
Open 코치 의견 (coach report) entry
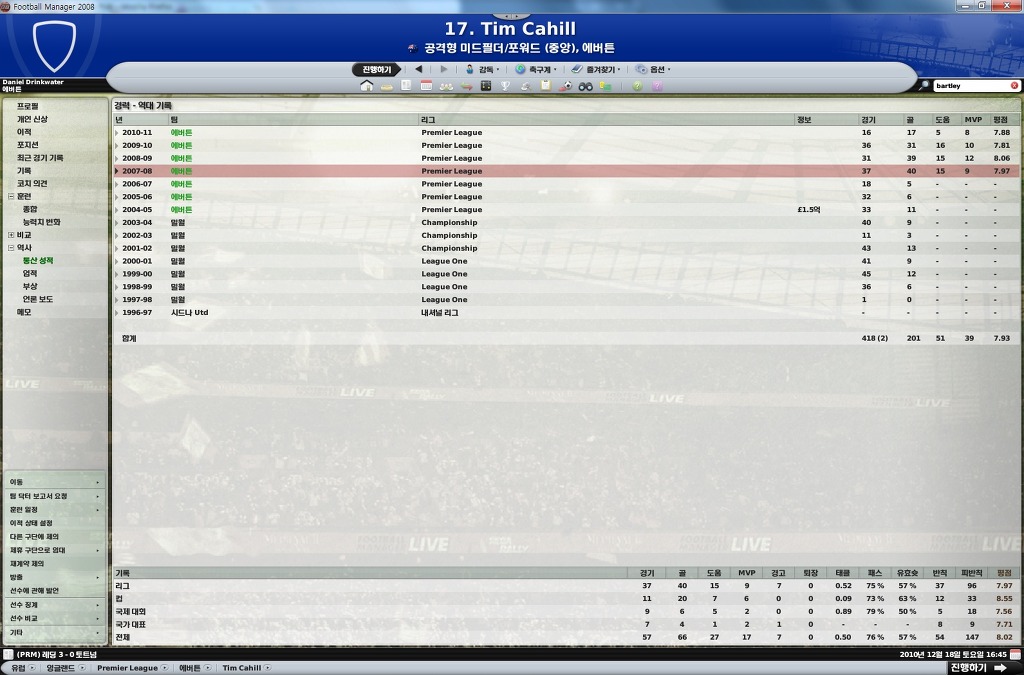pos(32,184)
